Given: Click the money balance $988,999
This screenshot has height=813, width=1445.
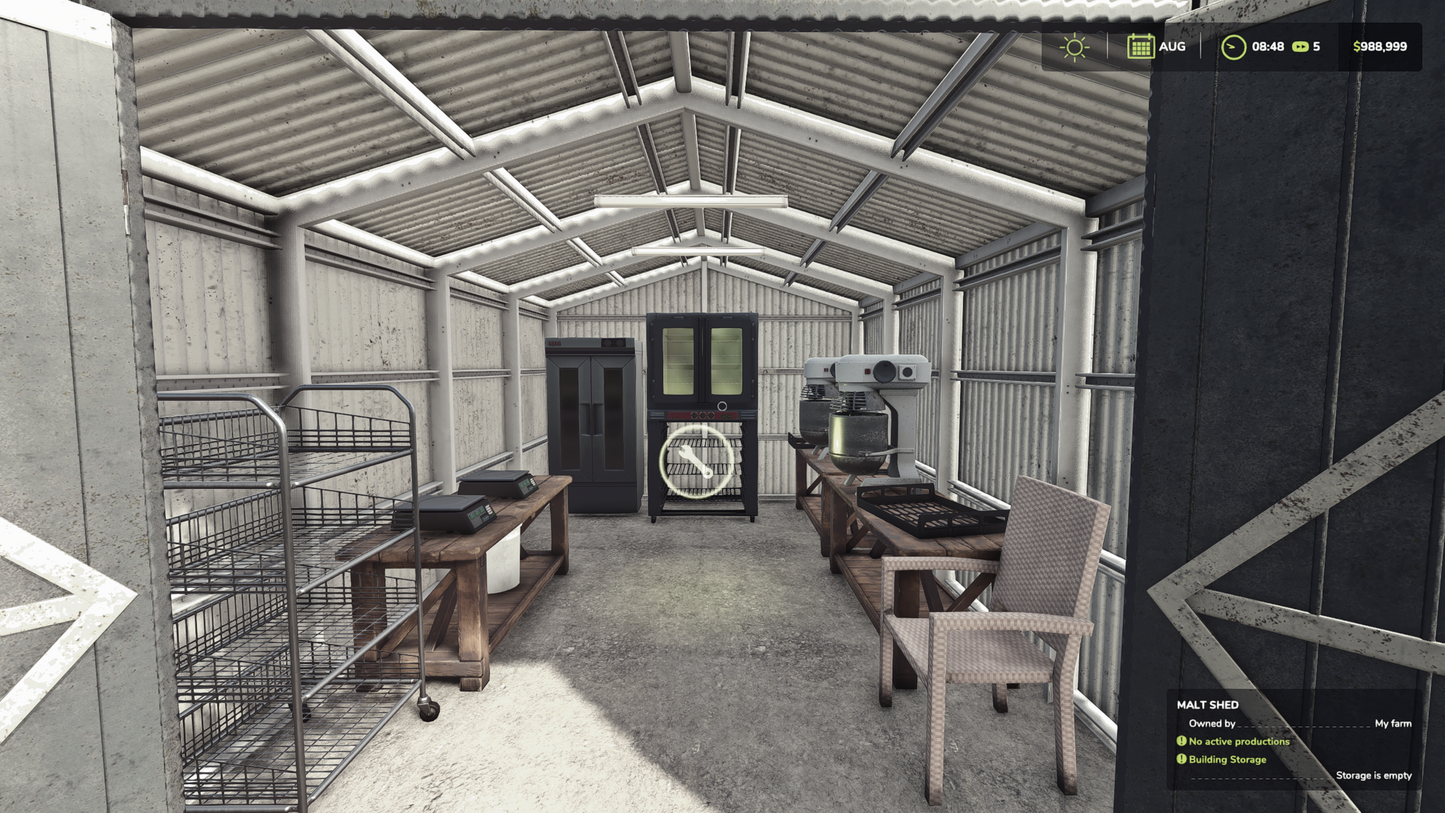Looking at the screenshot, I should (1380, 46).
